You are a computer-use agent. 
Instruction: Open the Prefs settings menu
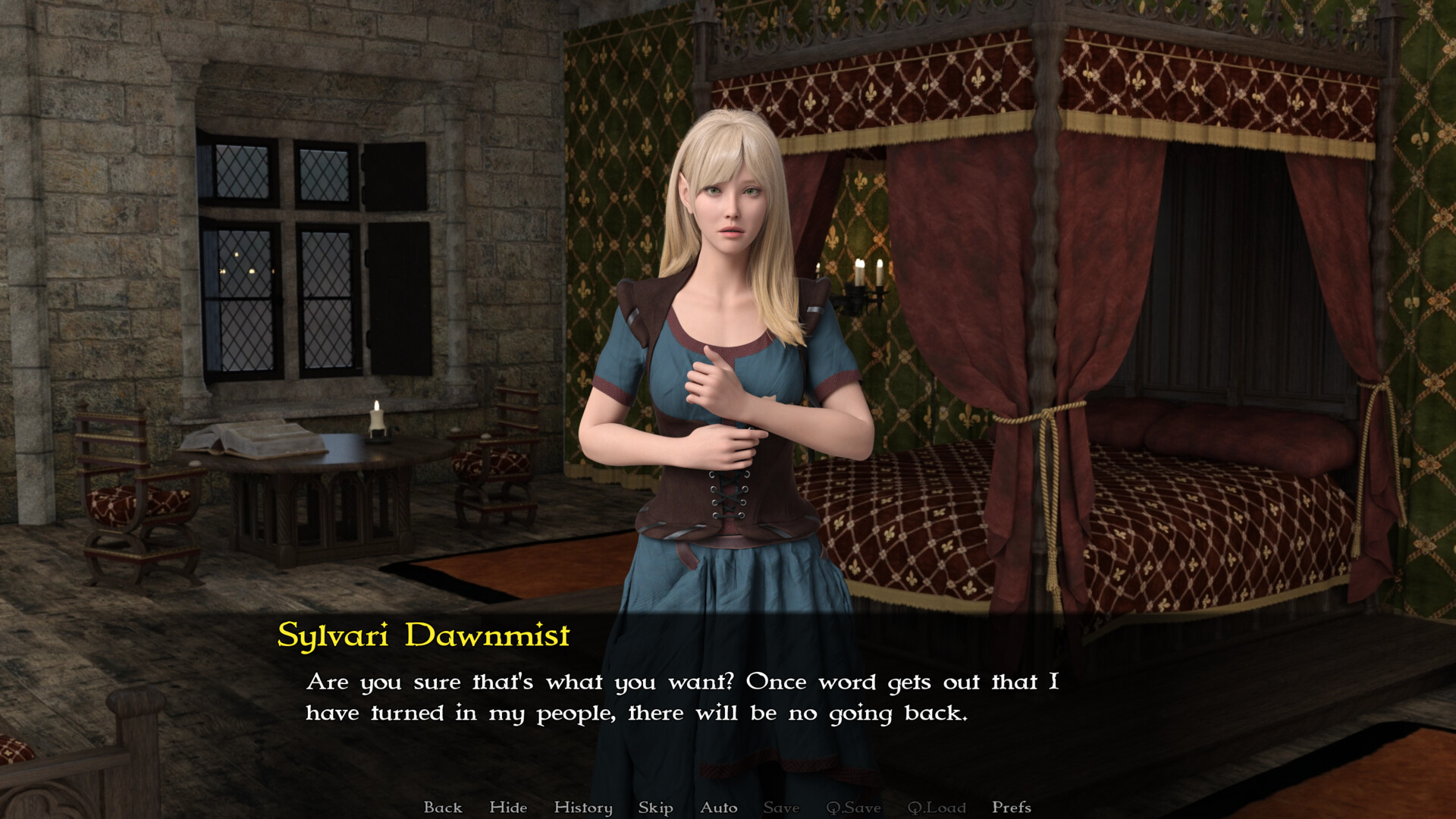point(1011,807)
